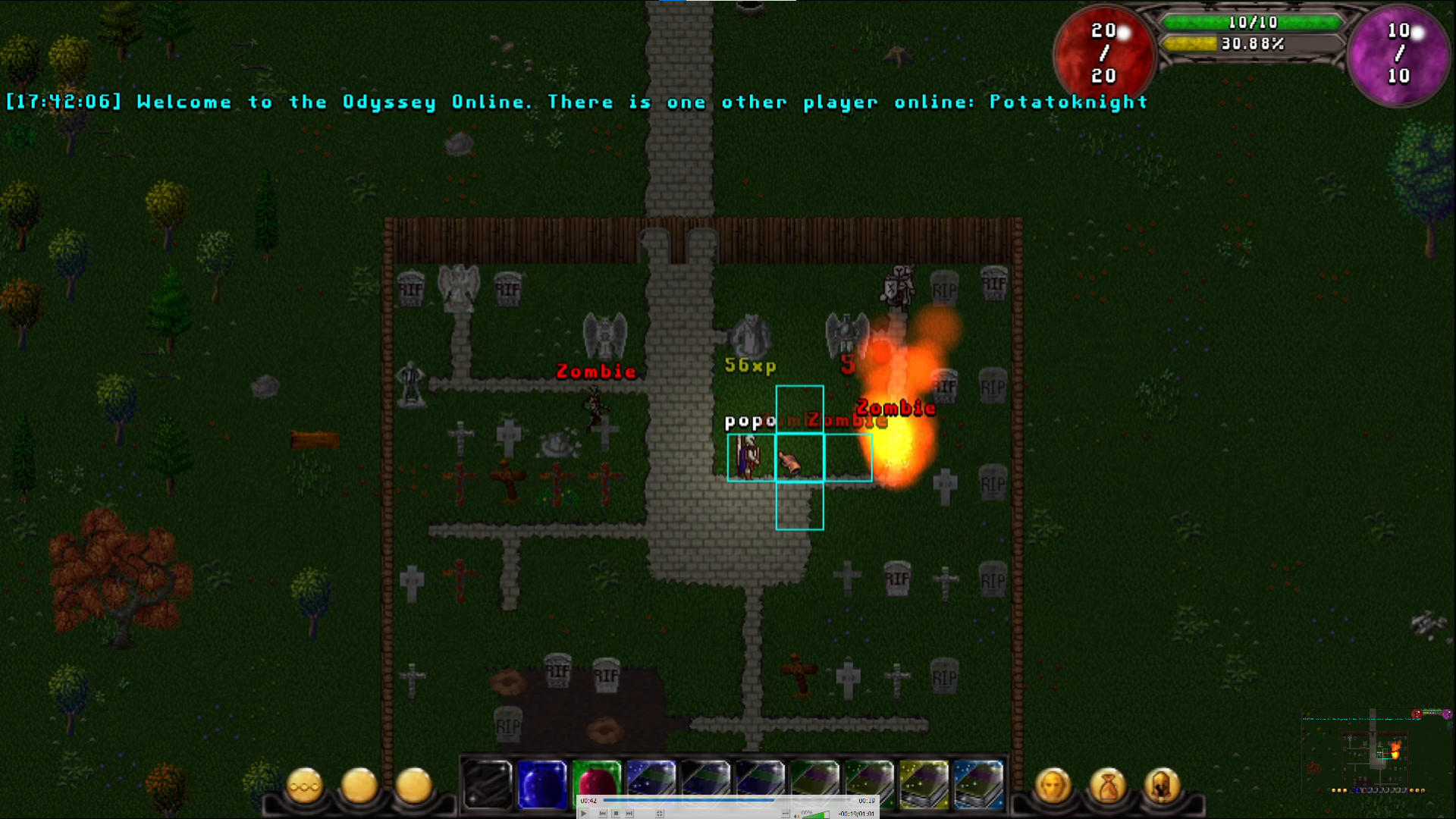Attack the Zombie west of the stone path
The width and height of the screenshot is (1456, 819).
pyautogui.click(x=595, y=406)
